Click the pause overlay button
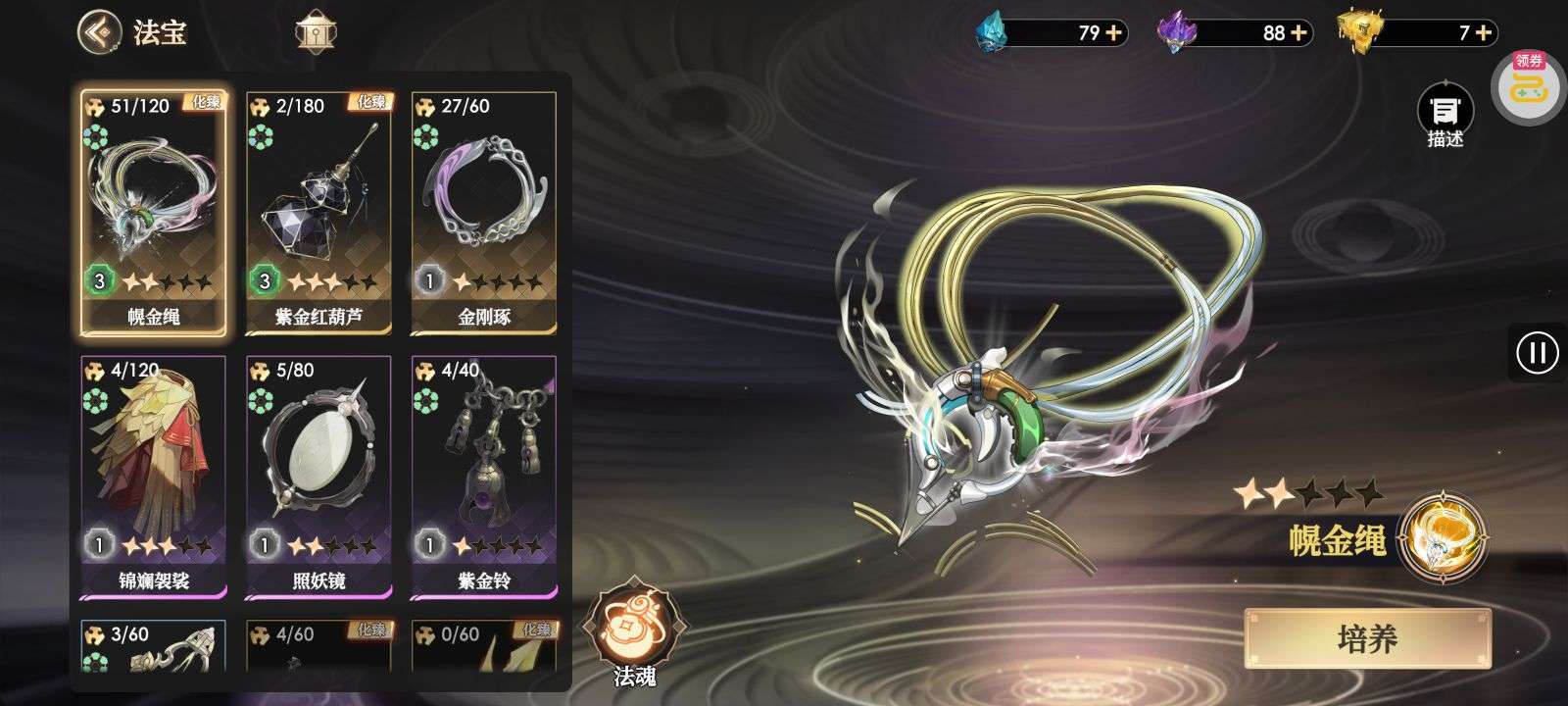 [1537, 352]
